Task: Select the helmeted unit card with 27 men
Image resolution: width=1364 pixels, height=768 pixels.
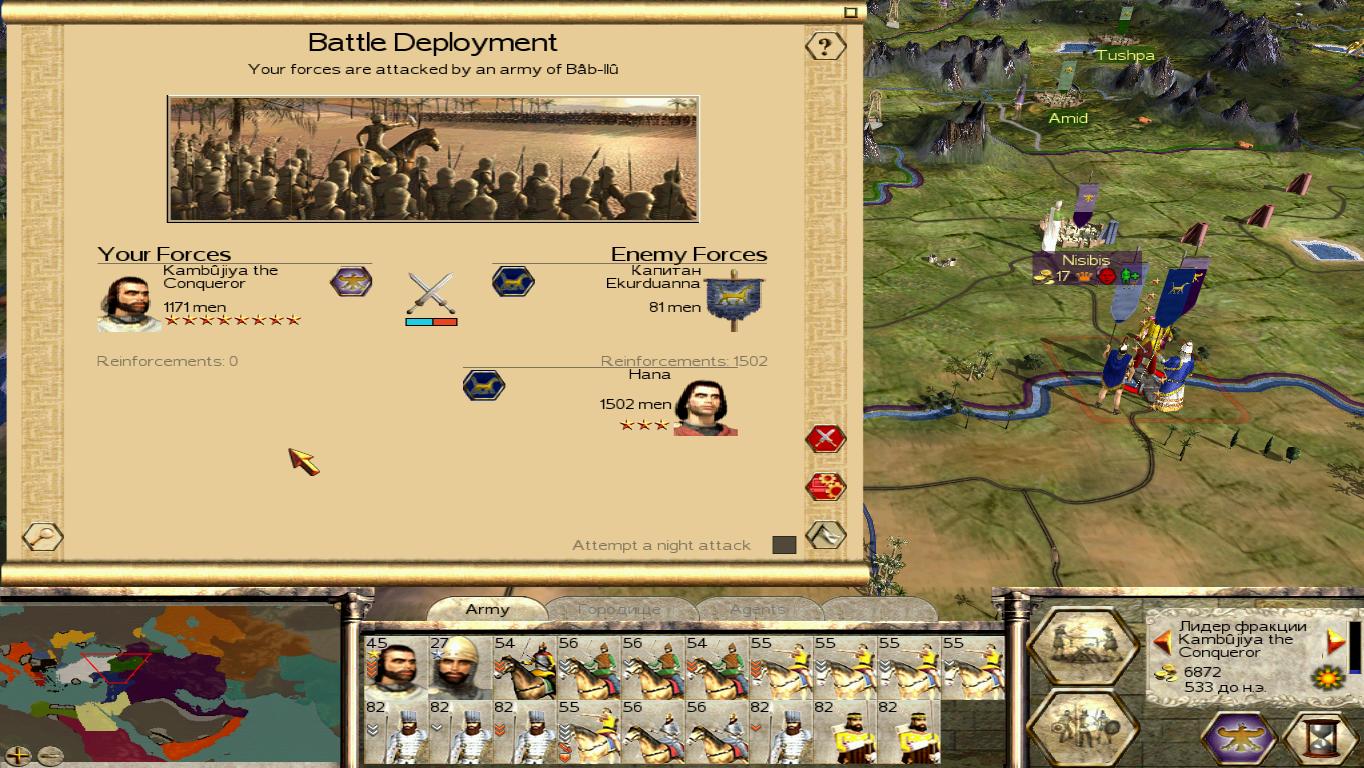Action: click(x=460, y=667)
